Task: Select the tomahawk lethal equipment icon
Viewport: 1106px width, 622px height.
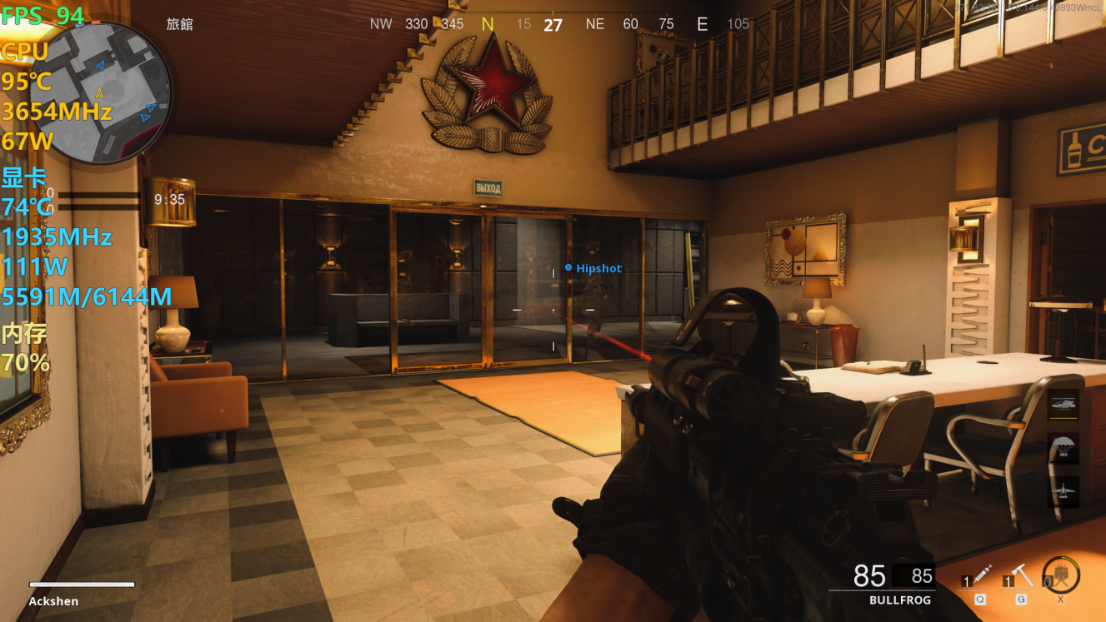Action: 1022,575
